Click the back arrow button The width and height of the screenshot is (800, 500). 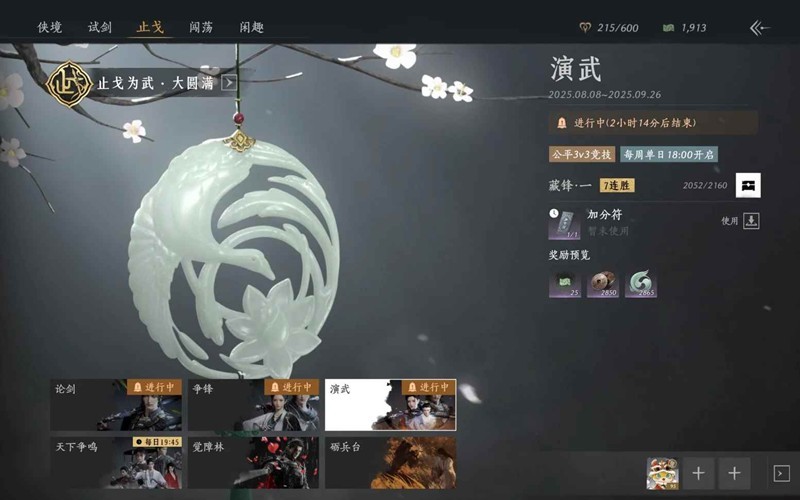pos(760,28)
